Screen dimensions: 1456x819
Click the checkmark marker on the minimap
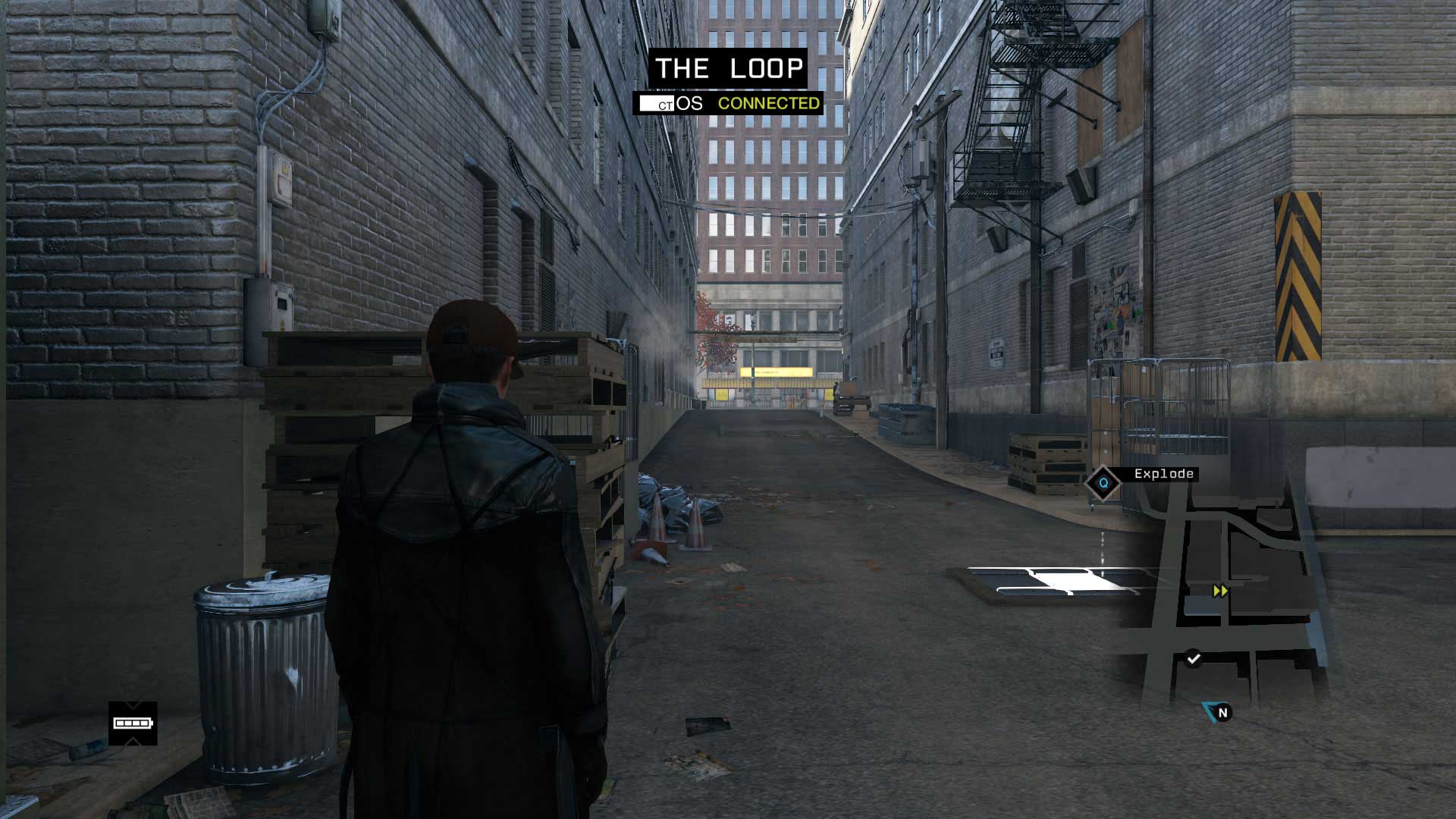point(1194,658)
